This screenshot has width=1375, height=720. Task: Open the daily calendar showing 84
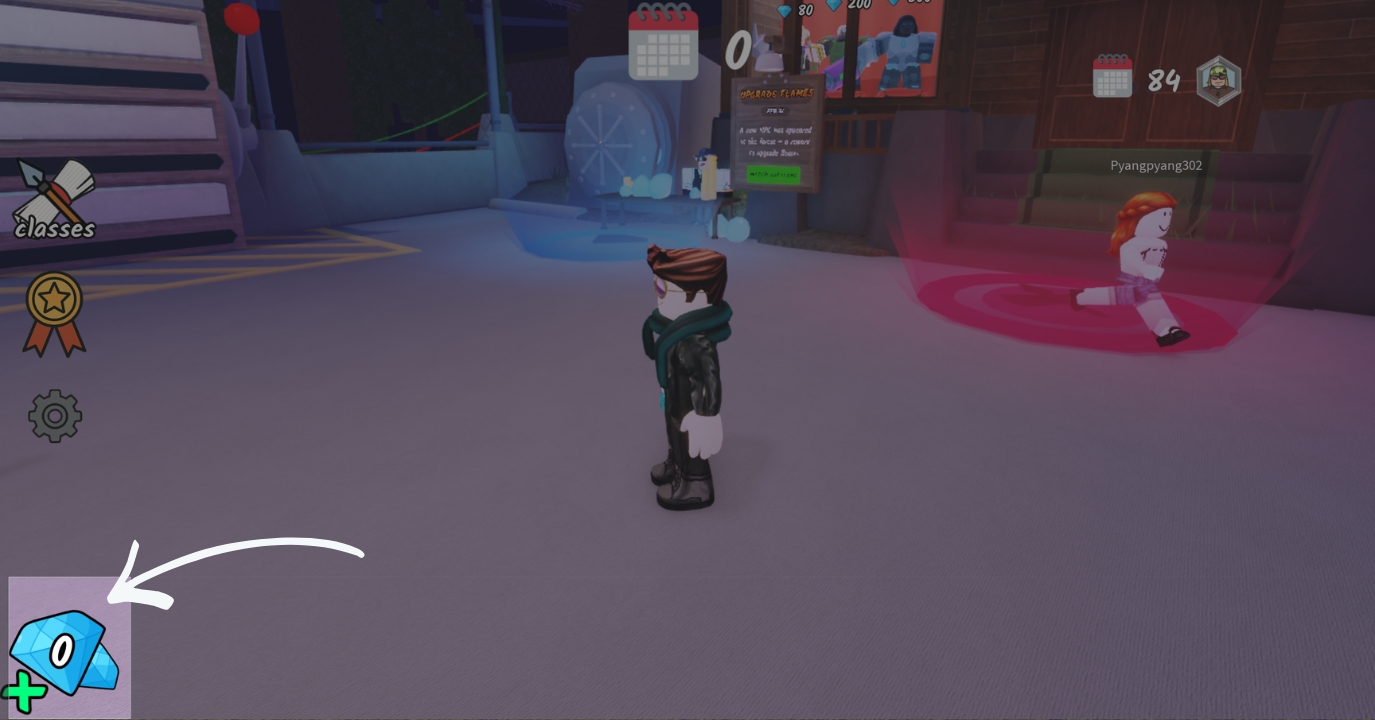[x=1113, y=79]
